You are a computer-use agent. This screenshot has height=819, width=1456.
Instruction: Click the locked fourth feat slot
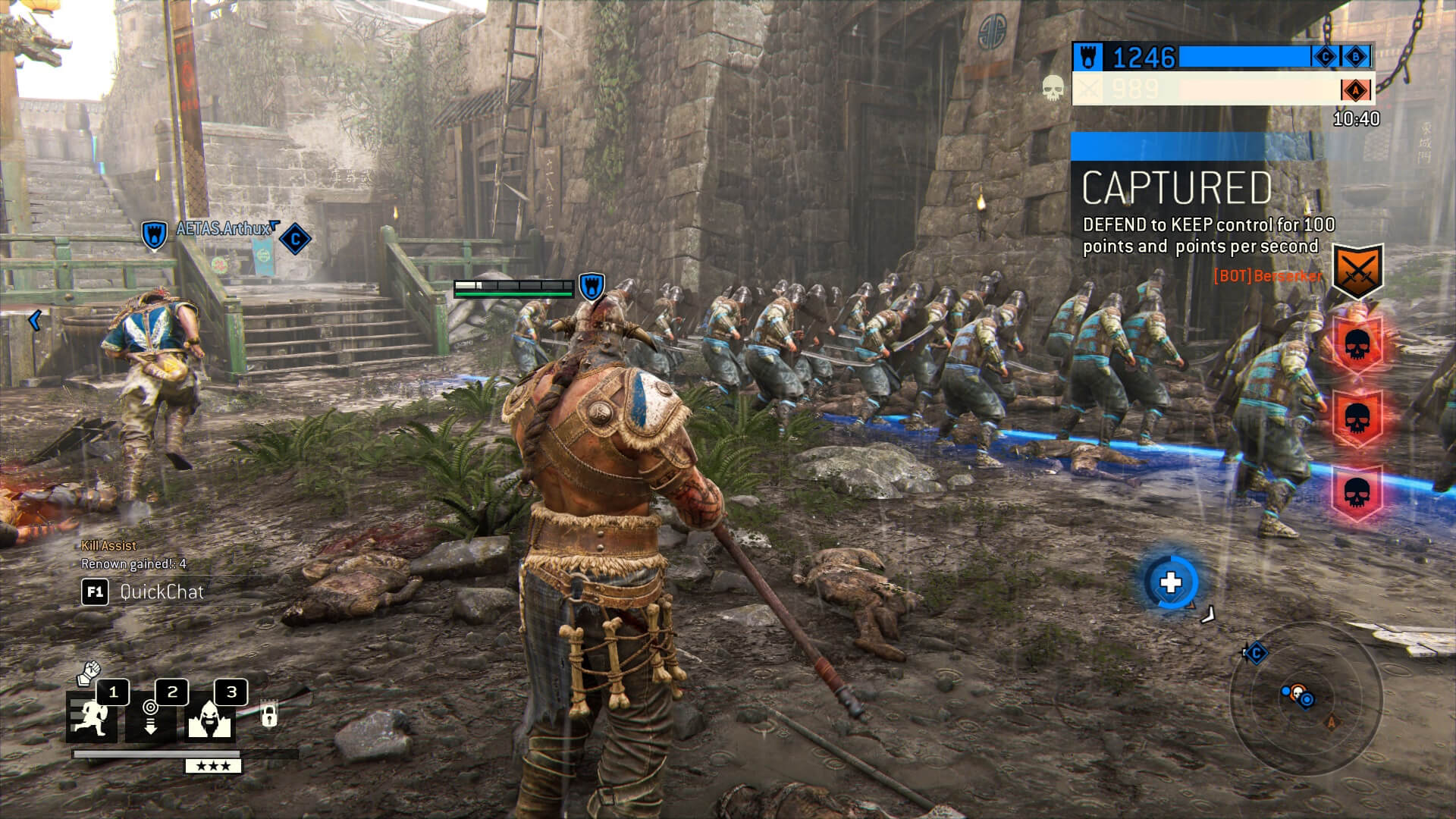pyautogui.click(x=268, y=714)
